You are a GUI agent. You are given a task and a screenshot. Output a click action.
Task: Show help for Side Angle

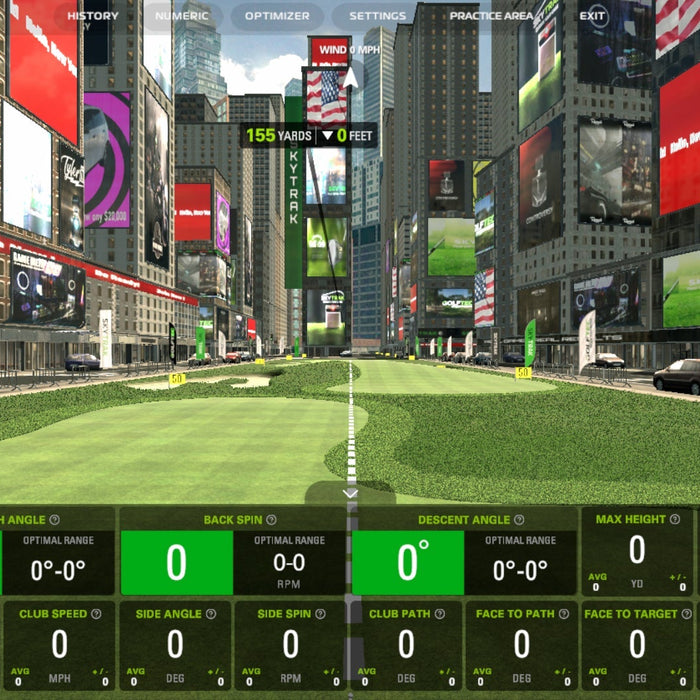click(210, 614)
